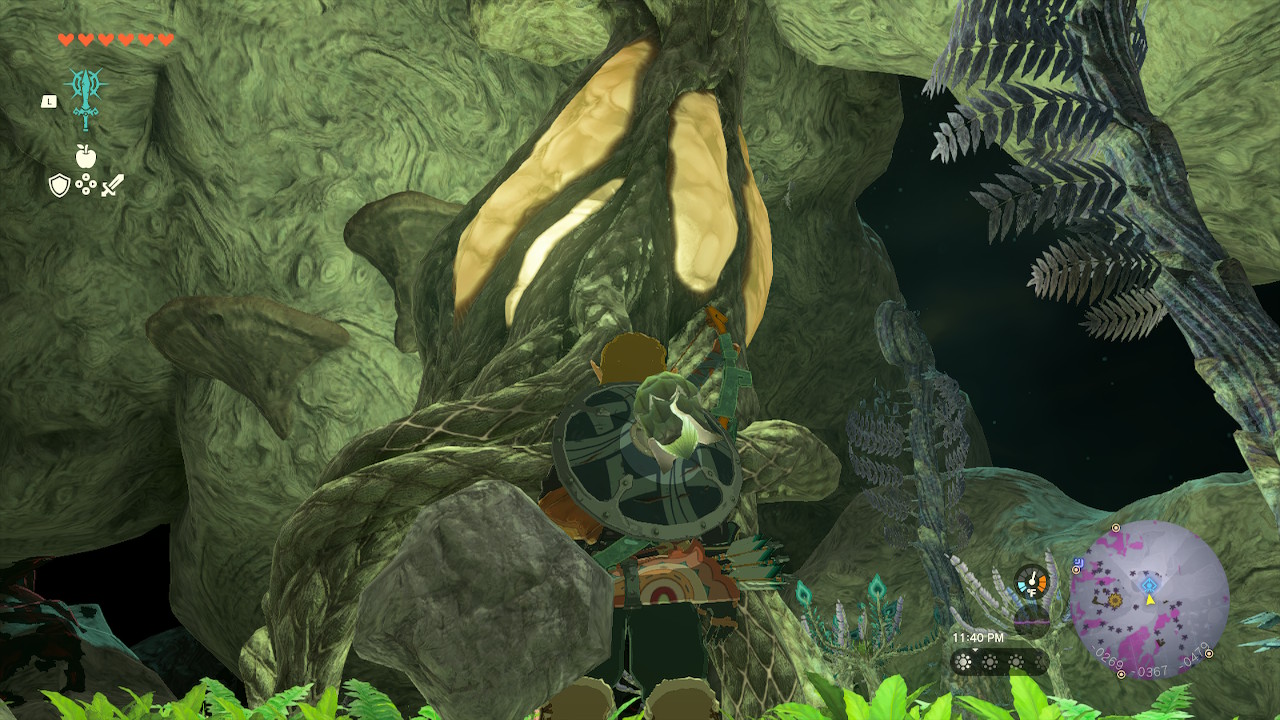The width and height of the screenshot is (1280, 720).
Task: Open the small chevron above the forecast bar
Action: 975,648
